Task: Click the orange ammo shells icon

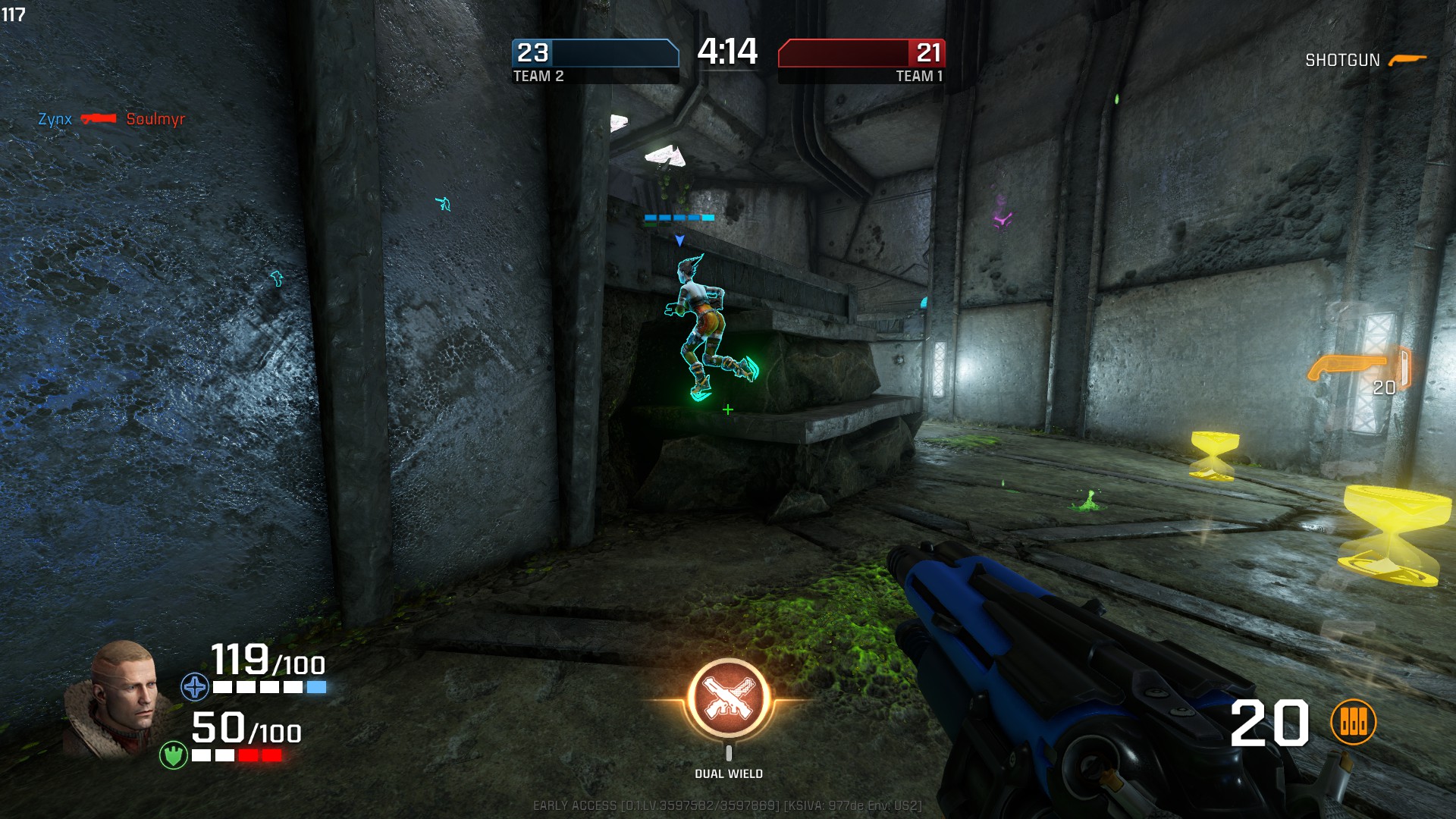Action: pyautogui.click(x=1354, y=722)
